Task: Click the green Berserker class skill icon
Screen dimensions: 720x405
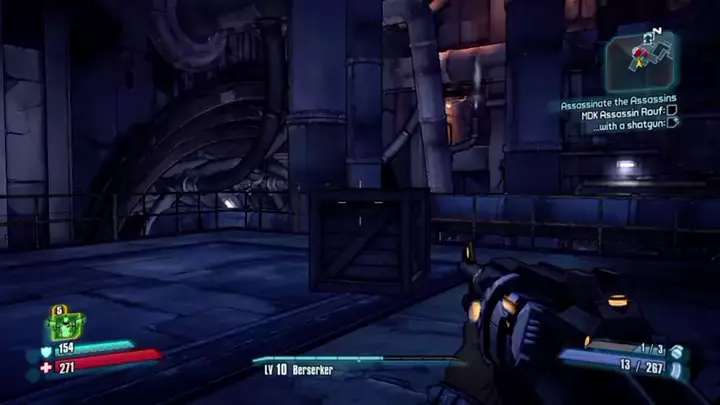Action: (63, 324)
